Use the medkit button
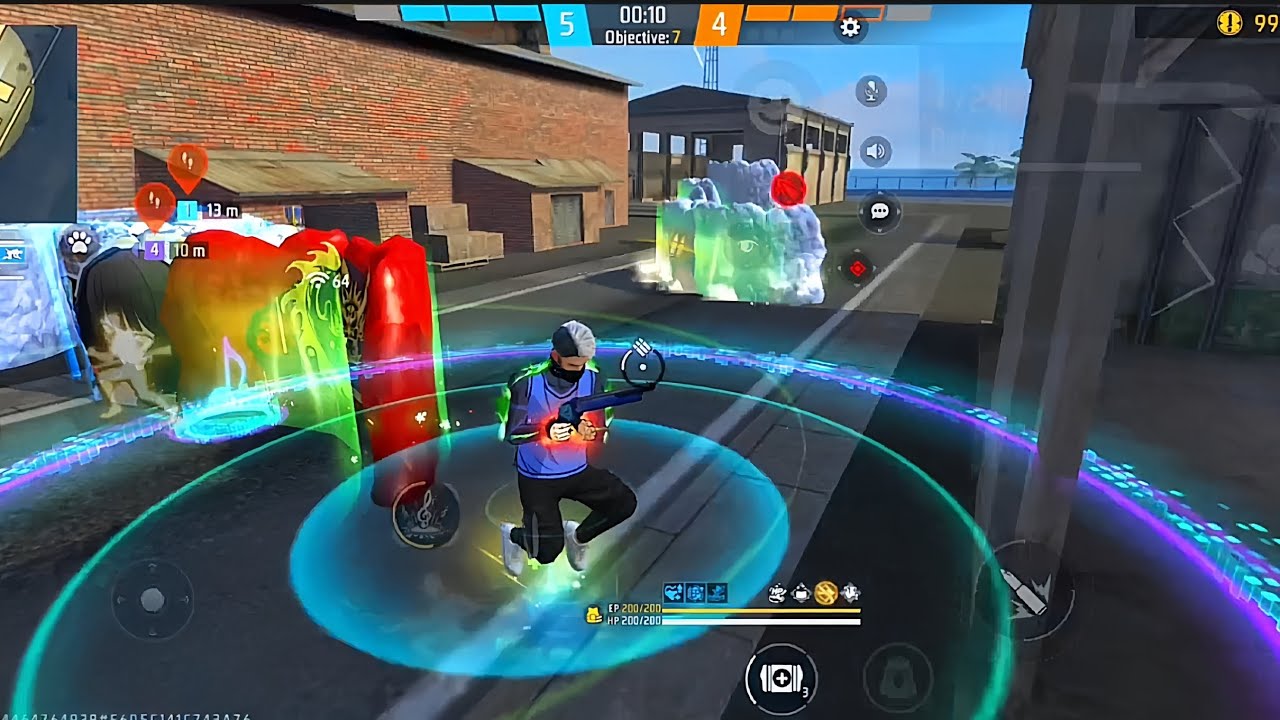Viewport: 1280px width, 720px height. [781, 678]
